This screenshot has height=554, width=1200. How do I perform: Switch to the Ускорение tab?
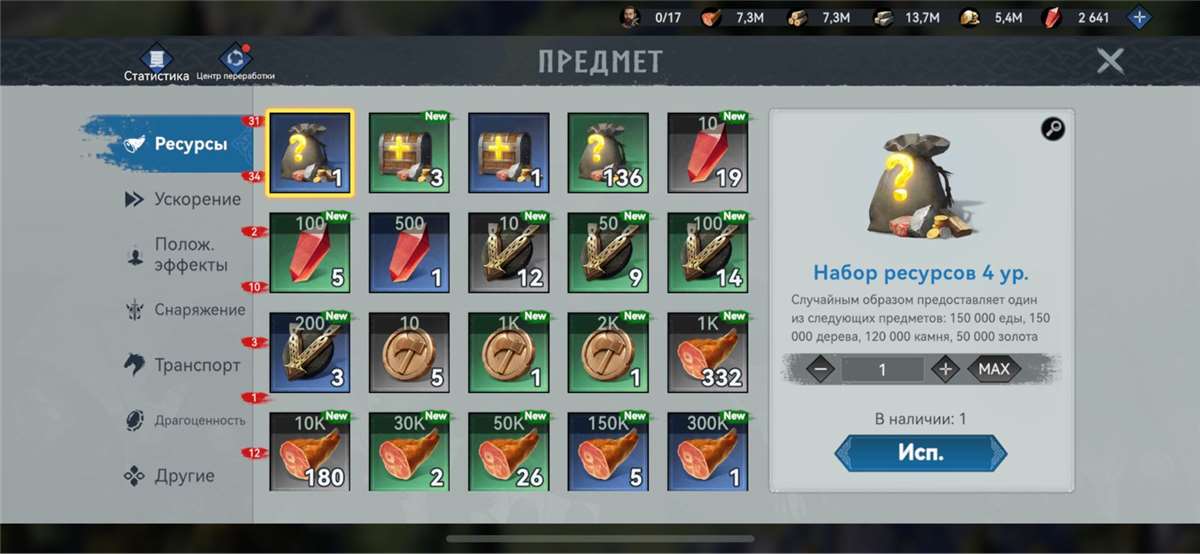[184, 199]
